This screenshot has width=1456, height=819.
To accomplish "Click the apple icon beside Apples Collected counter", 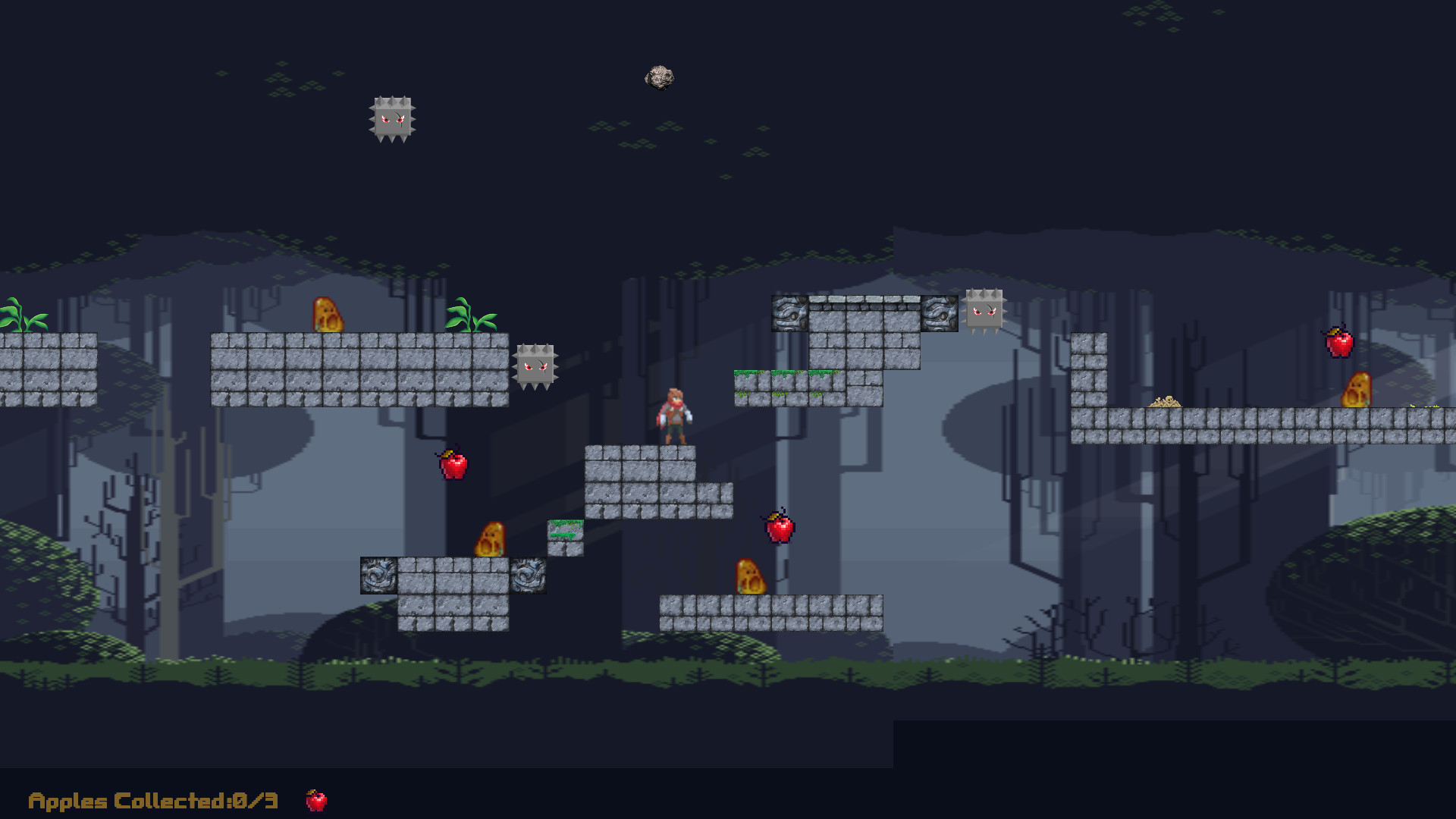I will (x=316, y=800).
